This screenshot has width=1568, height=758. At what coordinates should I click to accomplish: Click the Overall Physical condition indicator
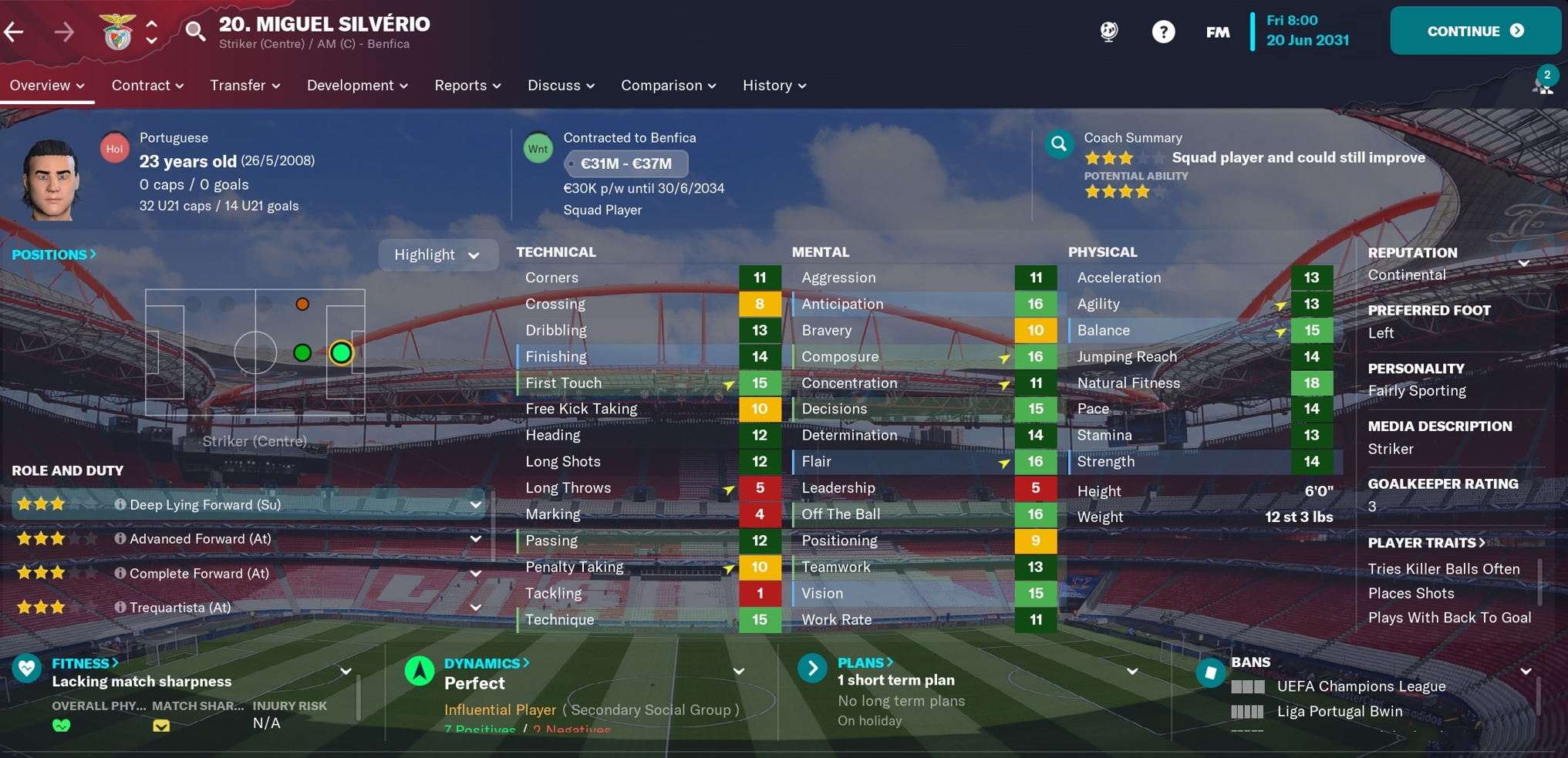(60, 726)
